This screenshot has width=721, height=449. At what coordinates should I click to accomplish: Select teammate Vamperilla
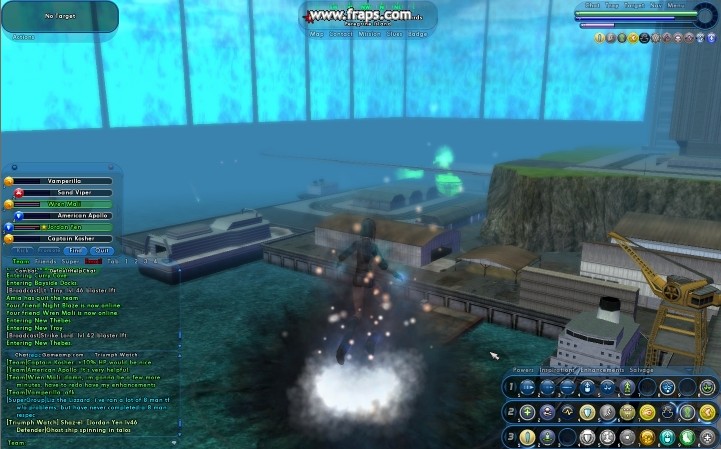62,179
